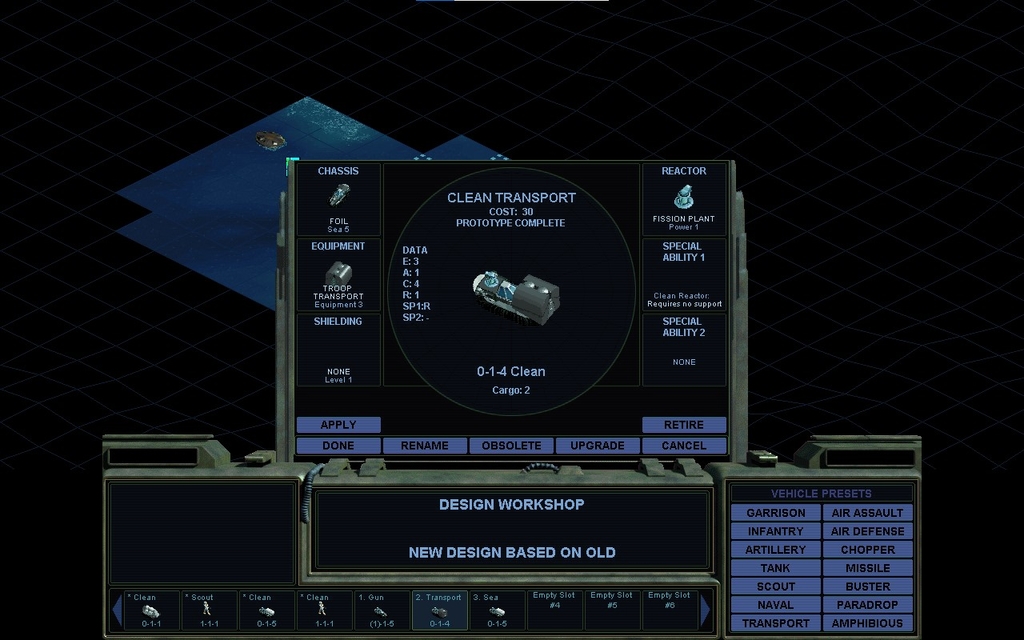Pick a Special Ability 2

pos(684,350)
